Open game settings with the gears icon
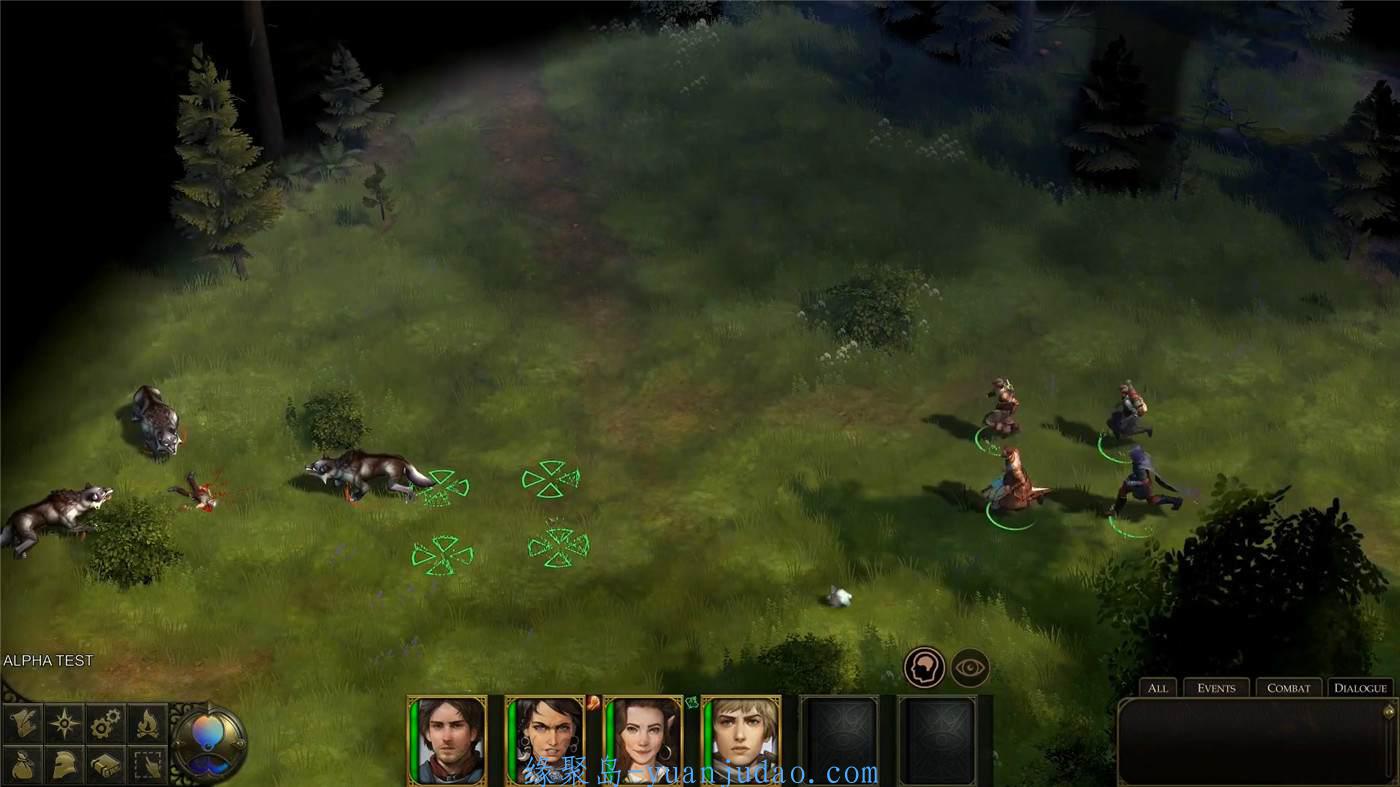This screenshot has width=1400, height=787. (x=106, y=723)
